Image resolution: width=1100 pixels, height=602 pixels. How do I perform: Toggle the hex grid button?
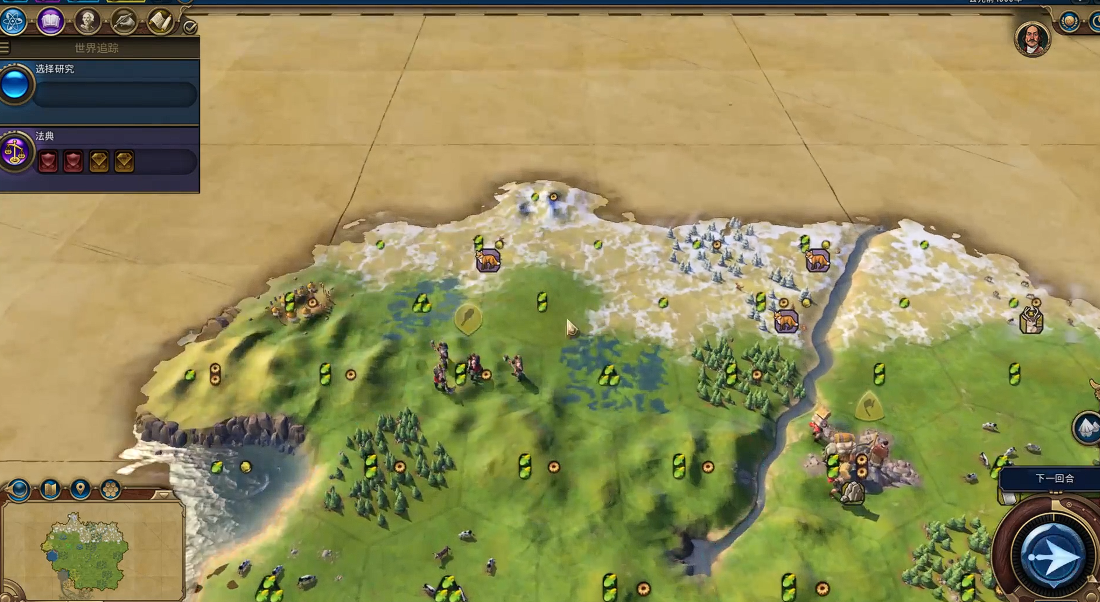click(110, 490)
